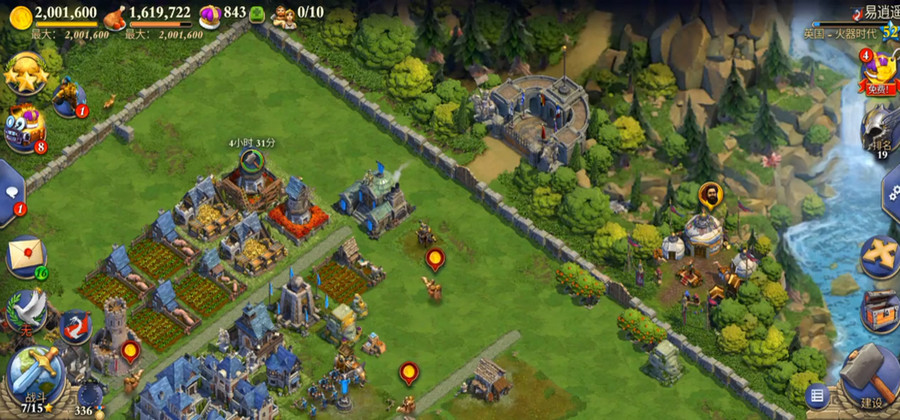Image resolution: width=900 pixels, height=420 pixels.
Task: Open the three gold stars menu
Action: coord(23,73)
